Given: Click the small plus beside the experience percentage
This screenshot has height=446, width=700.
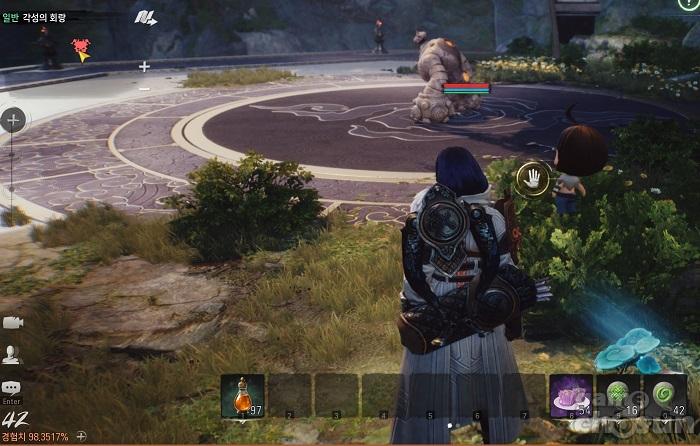Looking at the screenshot, I should point(82,437).
